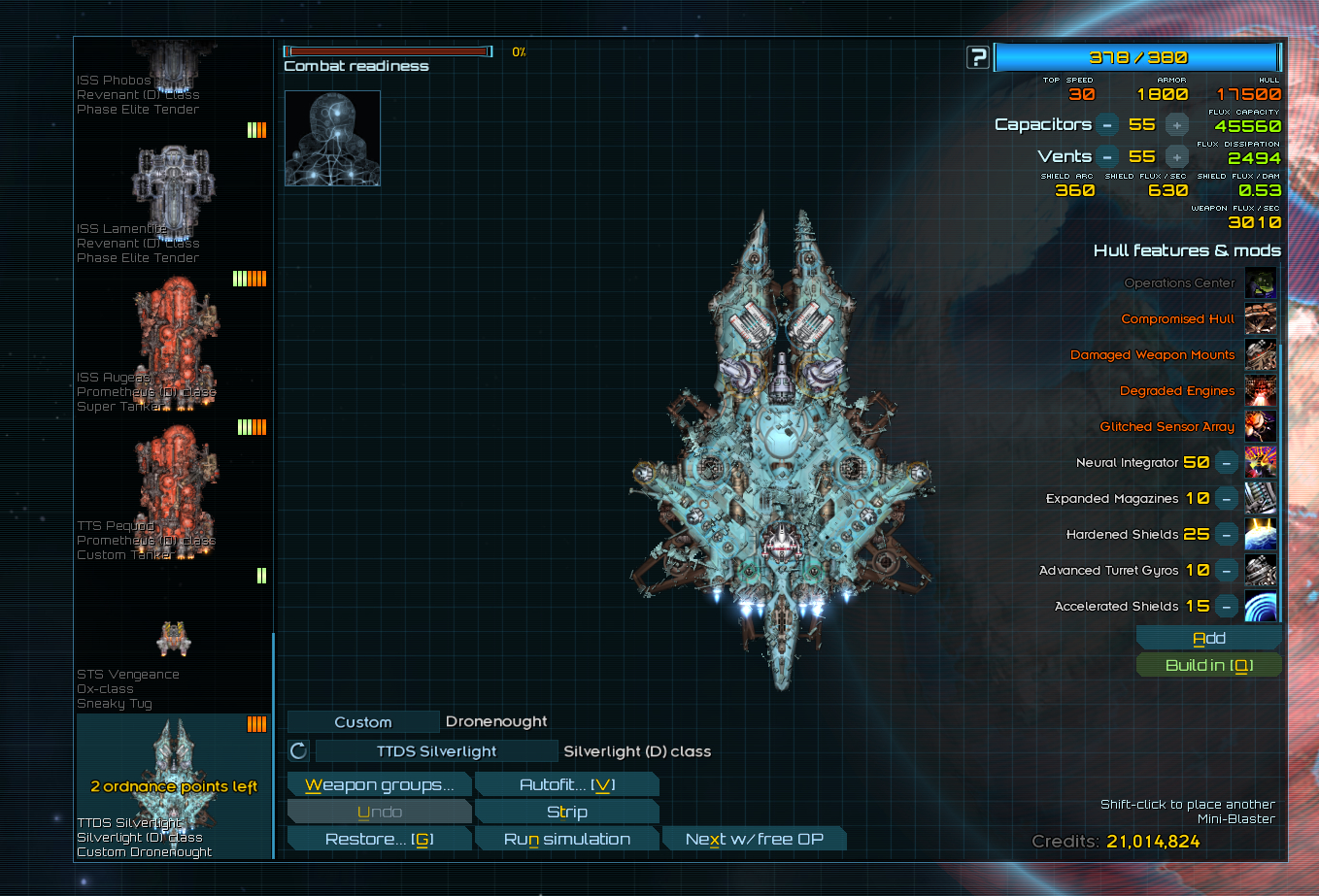
Task: Choose Build in for a hullmod
Action: pyautogui.click(x=1208, y=666)
